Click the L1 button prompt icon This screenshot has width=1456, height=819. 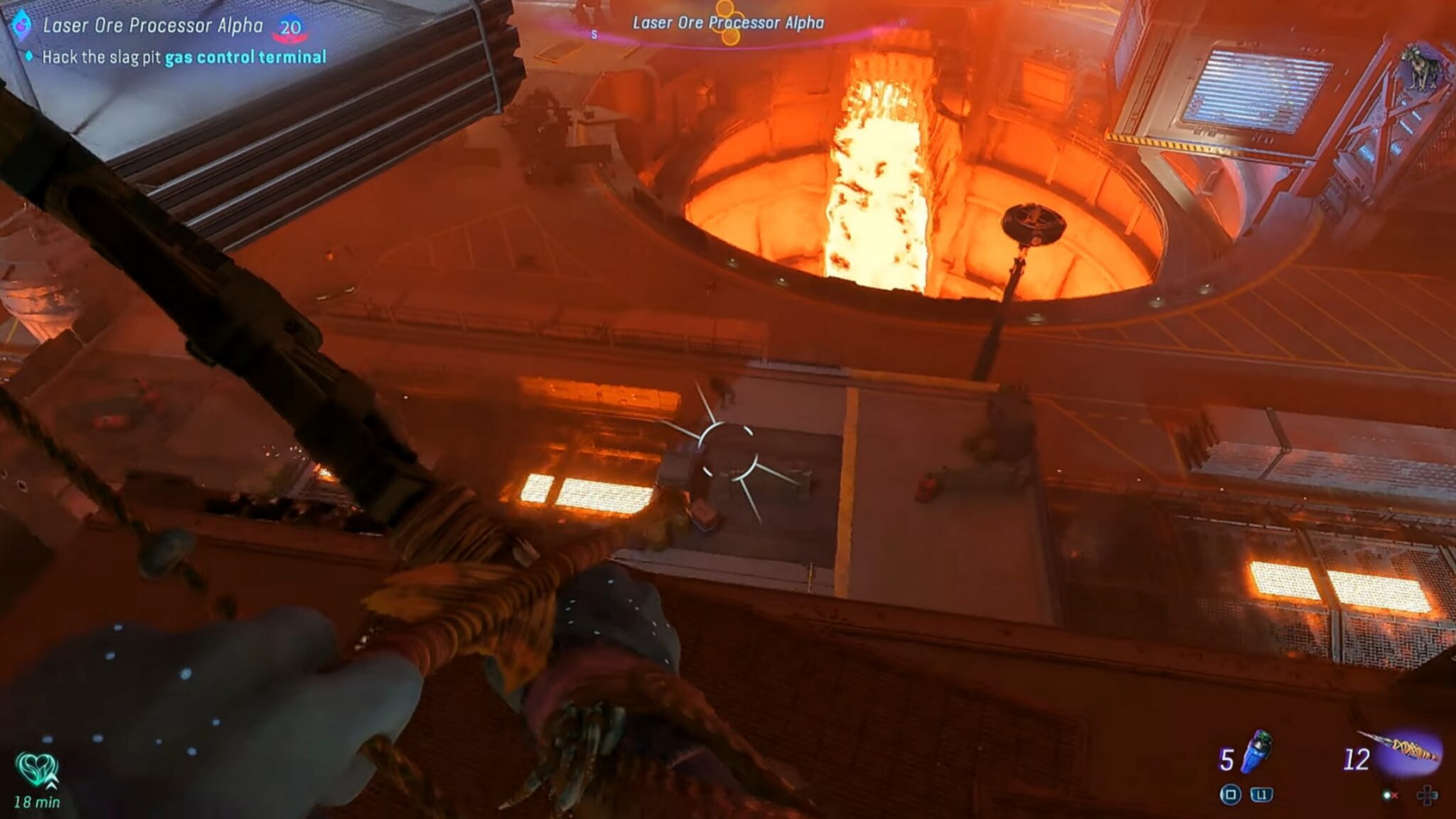[x=1263, y=795]
